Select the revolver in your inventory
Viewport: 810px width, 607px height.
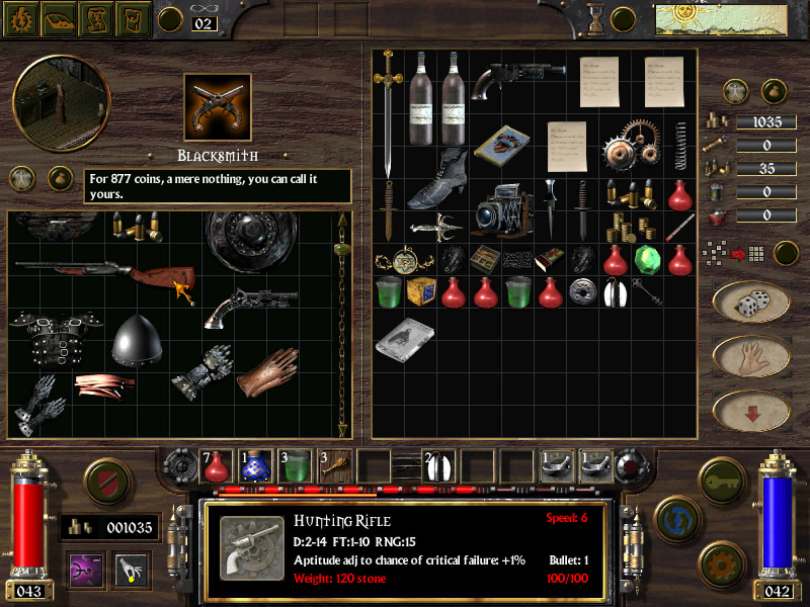point(515,80)
